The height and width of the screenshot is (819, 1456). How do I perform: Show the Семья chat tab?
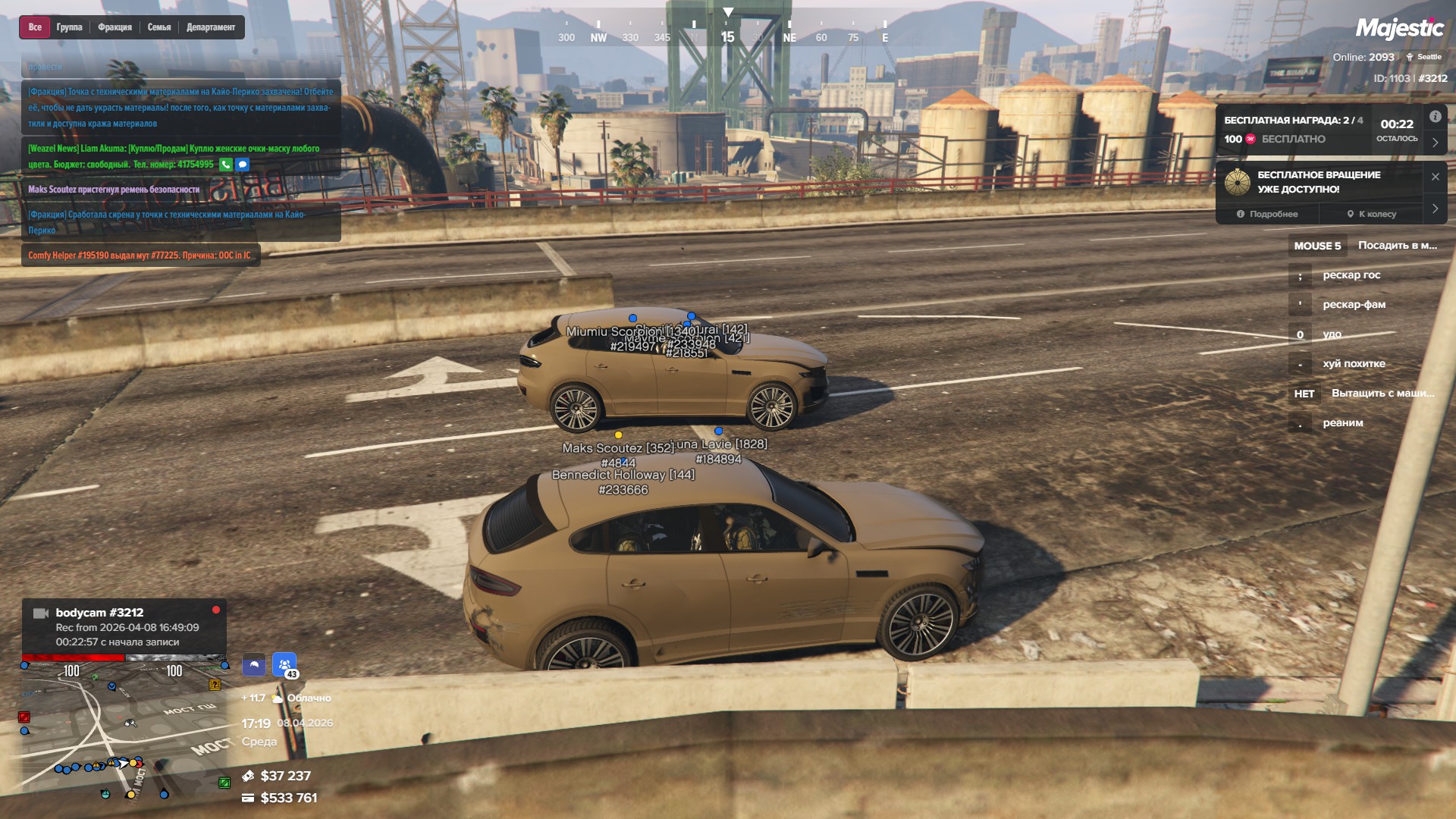159,27
